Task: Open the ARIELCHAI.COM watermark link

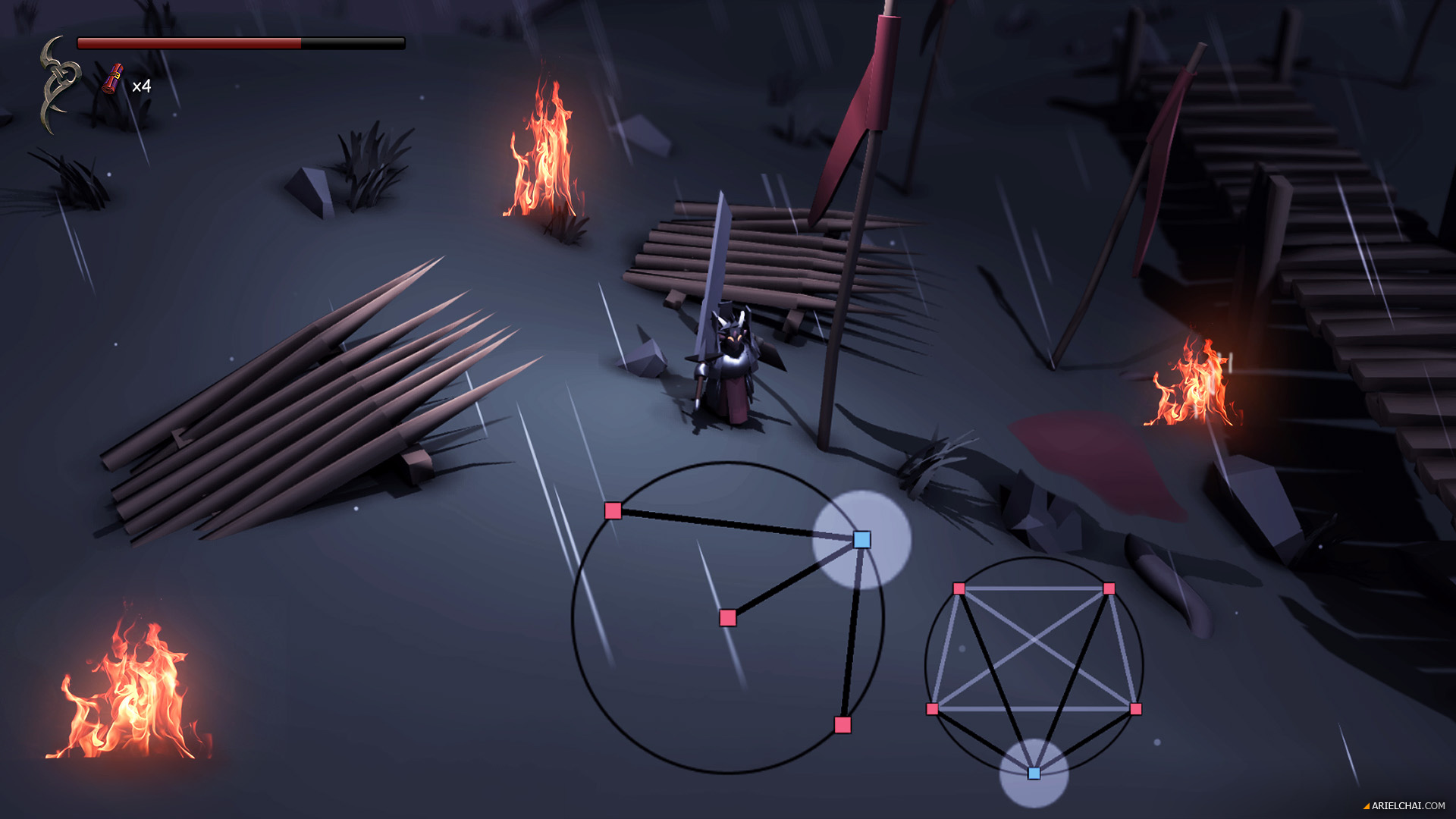Action: tap(1407, 806)
